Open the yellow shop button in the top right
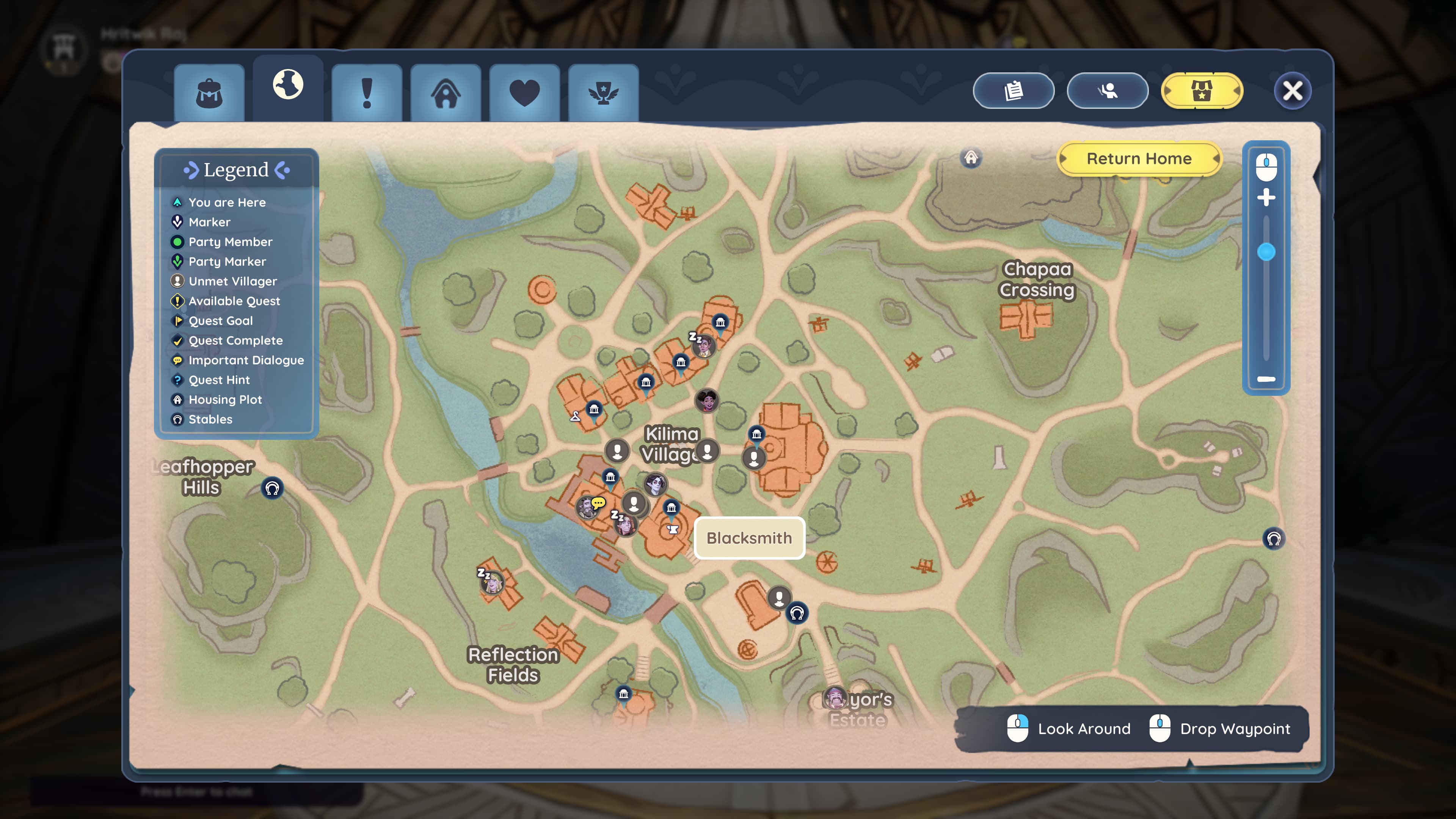This screenshot has width=1456, height=819. tap(1202, 91)
